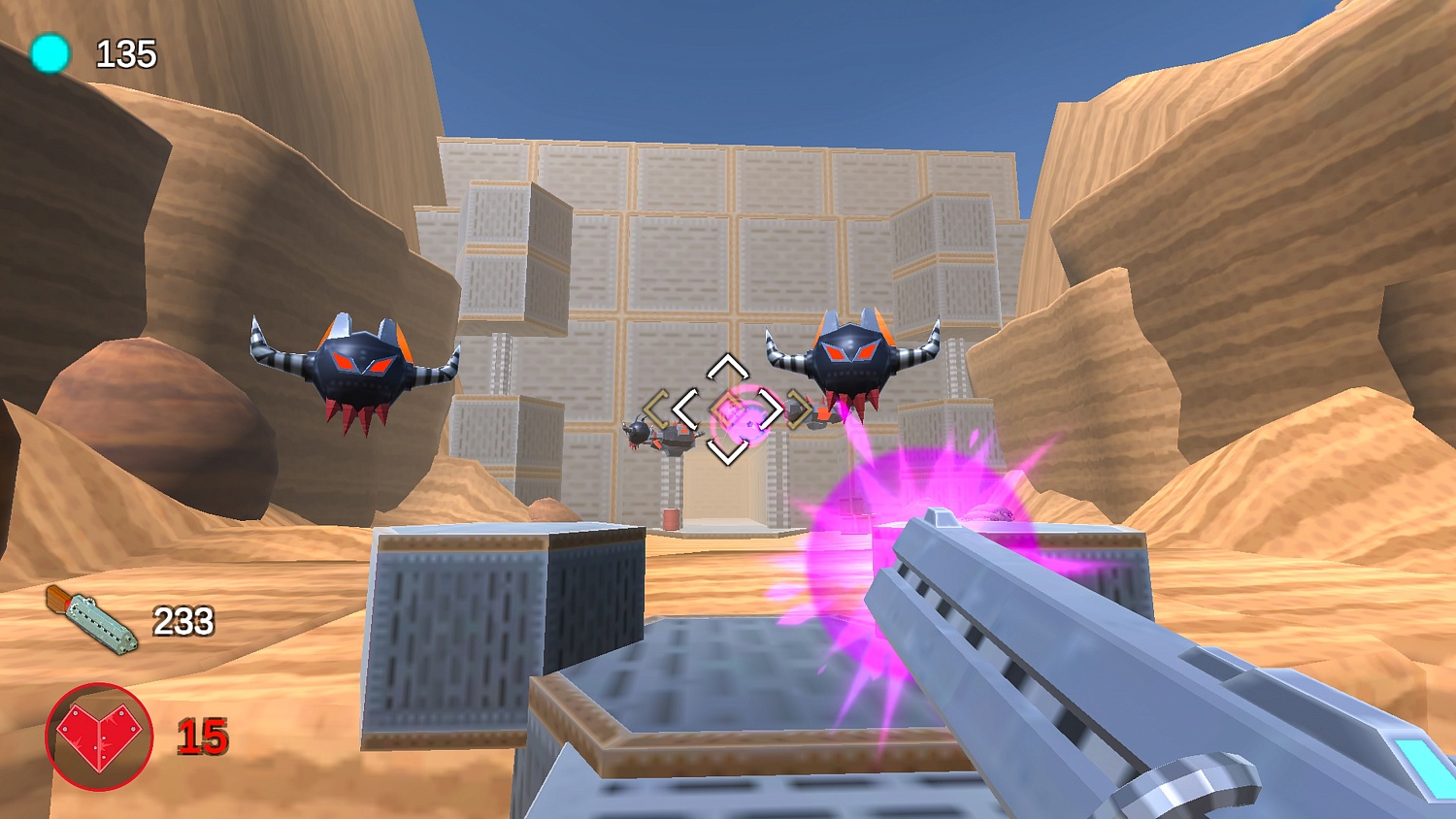The image size is (1456, 819).
Task: Click the small red canister by the wall
Action: pyautogui.click(x=670, y=520)
